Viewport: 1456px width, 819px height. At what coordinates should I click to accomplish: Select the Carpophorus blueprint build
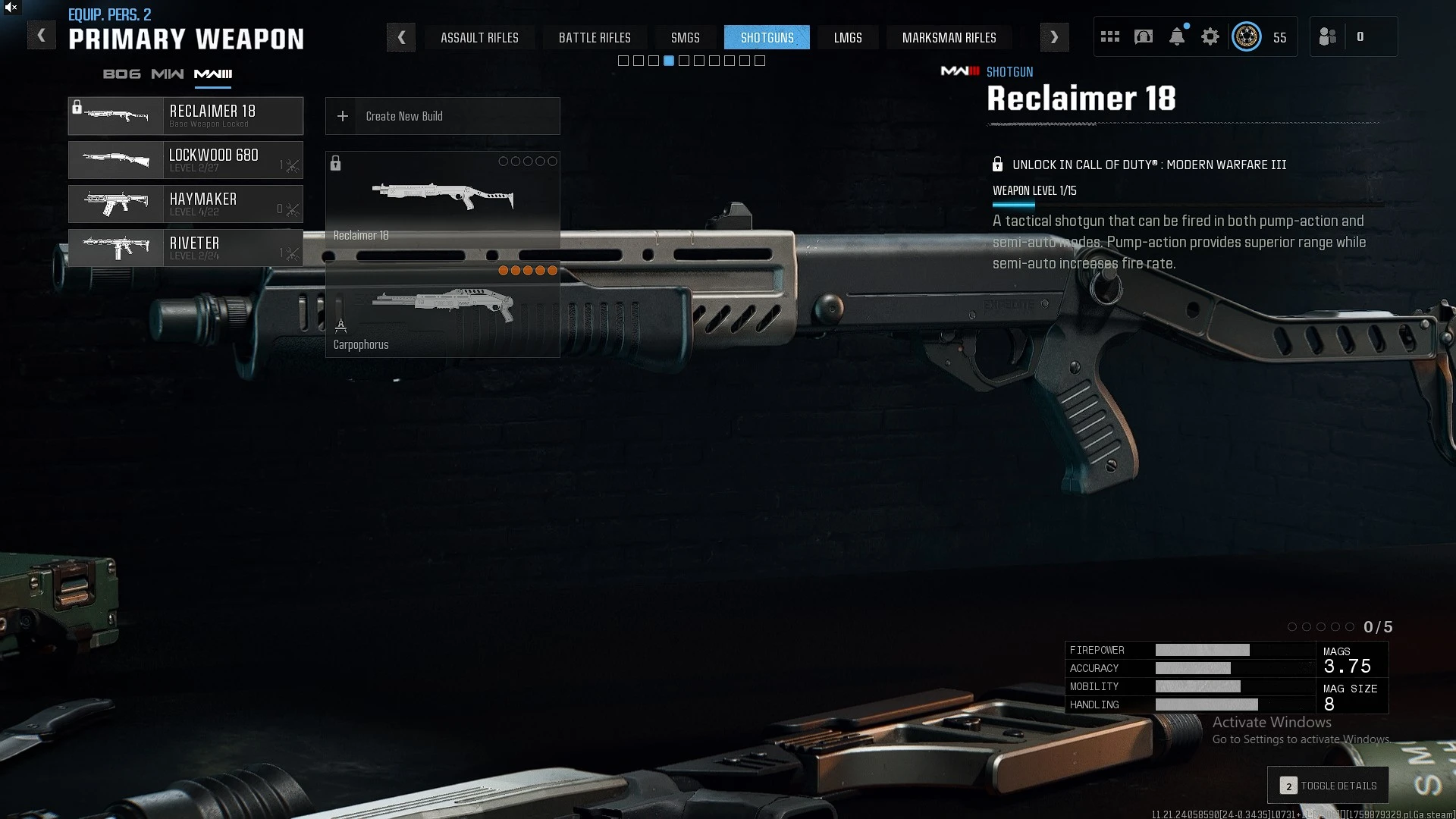(443, 312)
